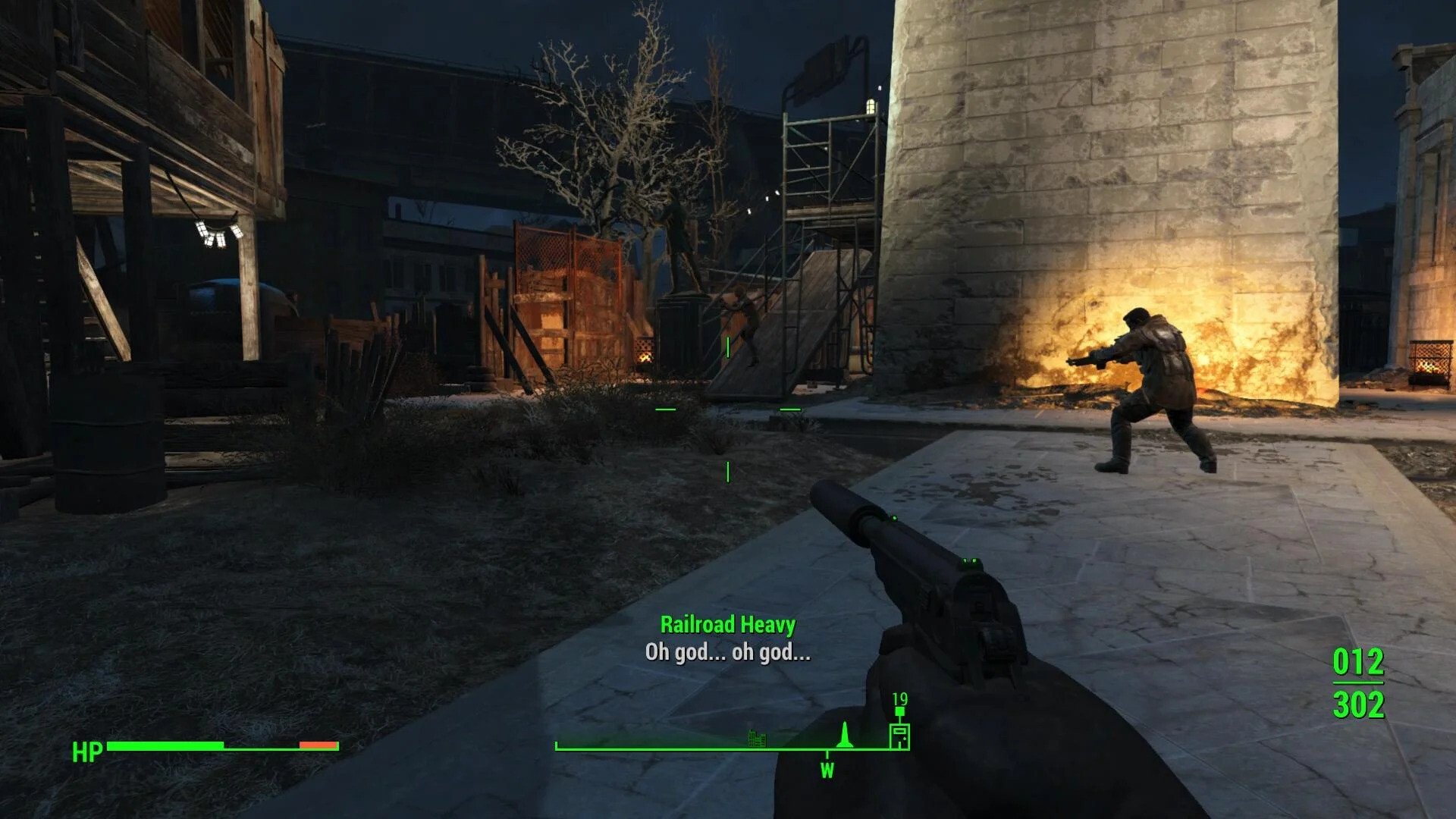Click the terminal-shaped location icon near 19
This screenshot has height=819, width=1456.
pos(899,736)
